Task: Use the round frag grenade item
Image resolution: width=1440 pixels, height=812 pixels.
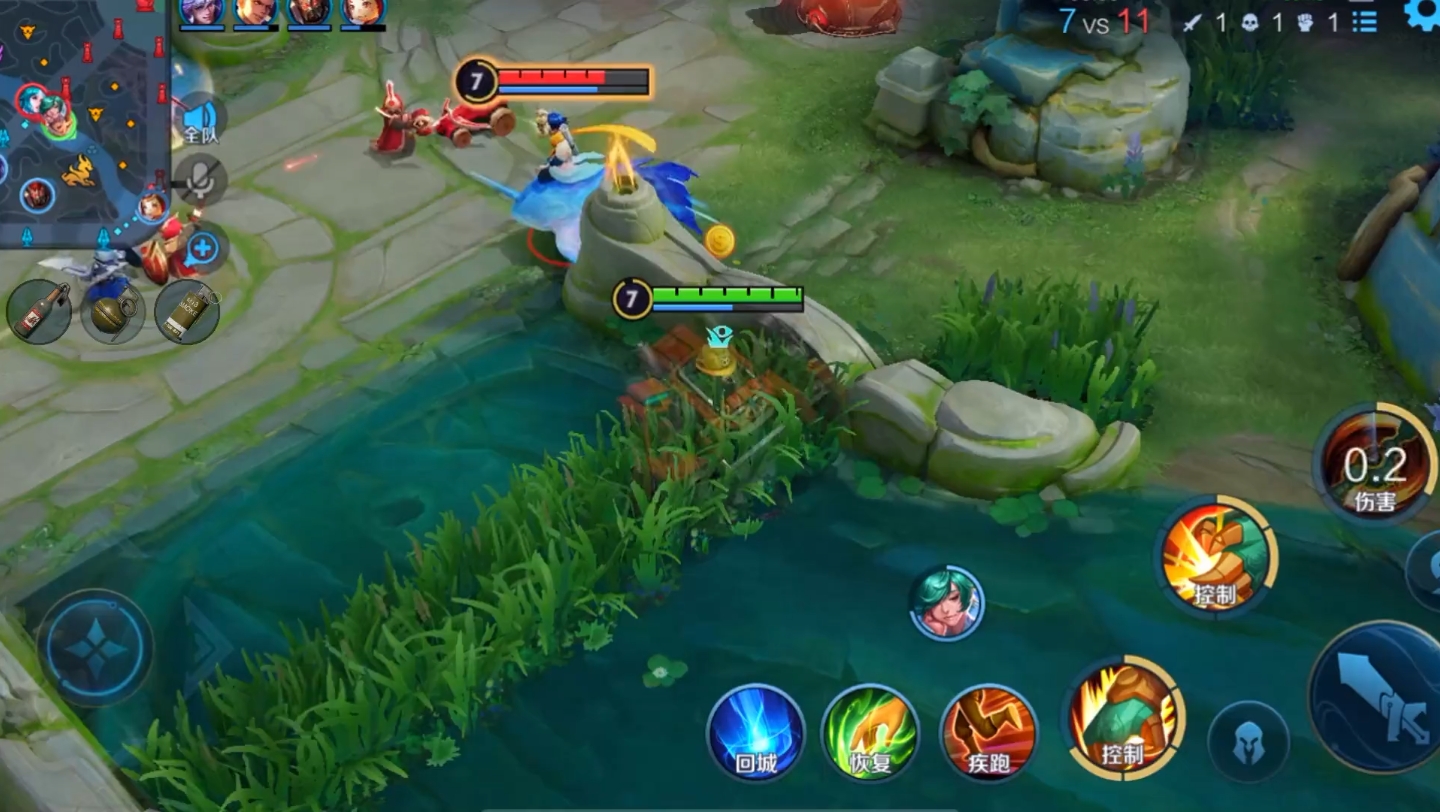Action: 112,312
